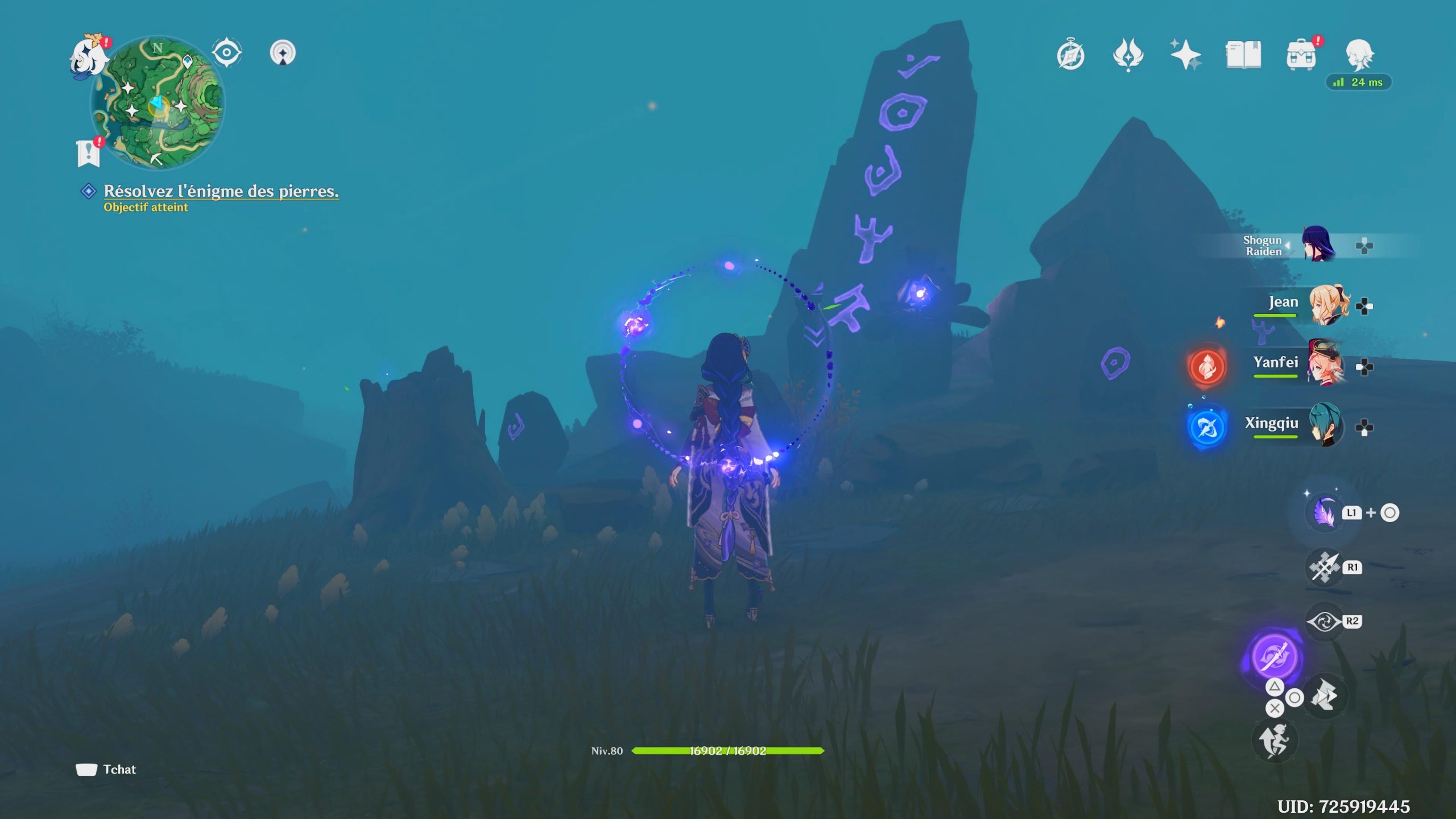Viewport: 1456px width, 819px height.
Task: Open the inventory backpack icon
Action: (1301, 55)
